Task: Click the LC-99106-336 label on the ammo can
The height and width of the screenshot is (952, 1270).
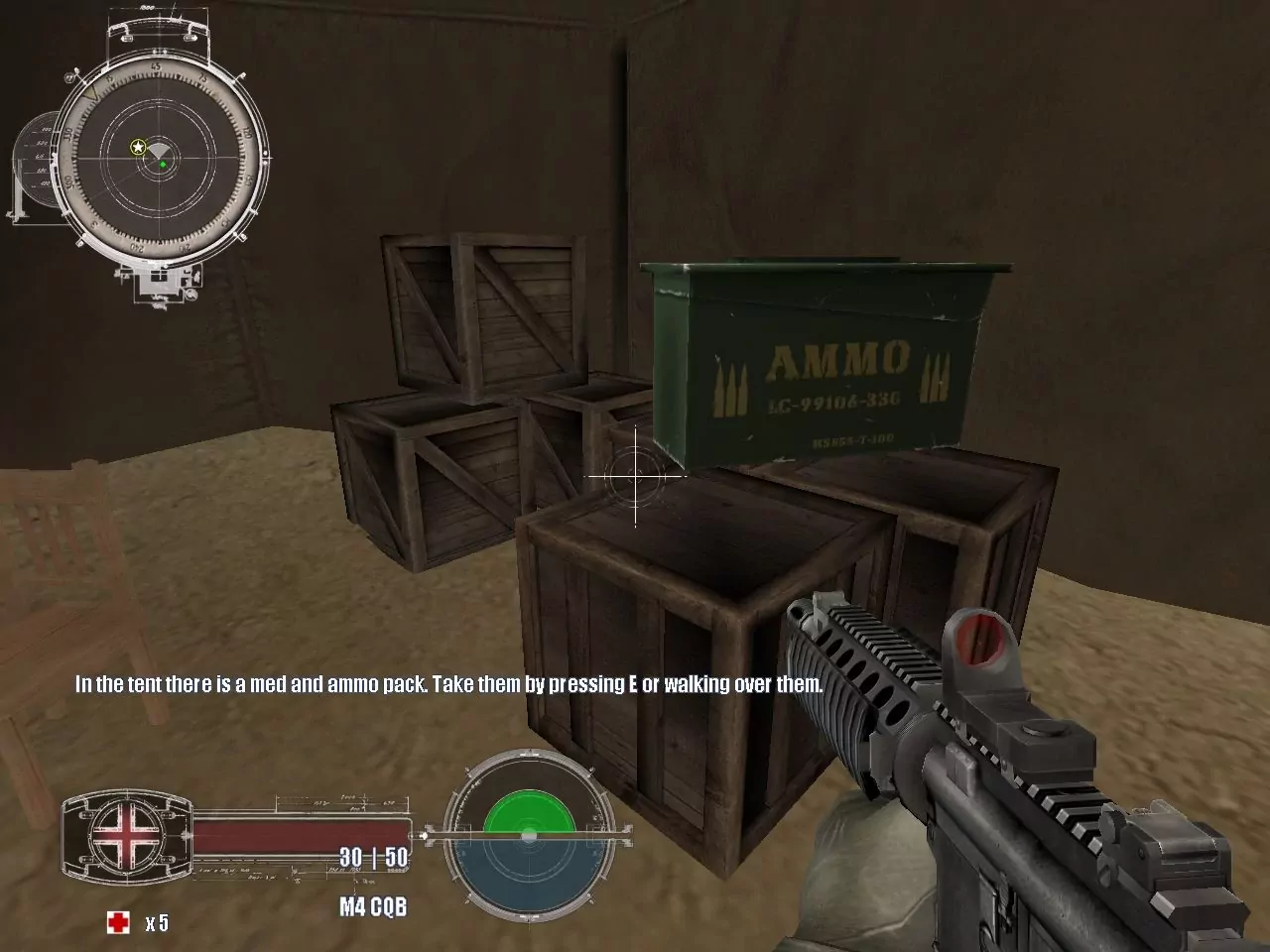Action: click(833, 402)
